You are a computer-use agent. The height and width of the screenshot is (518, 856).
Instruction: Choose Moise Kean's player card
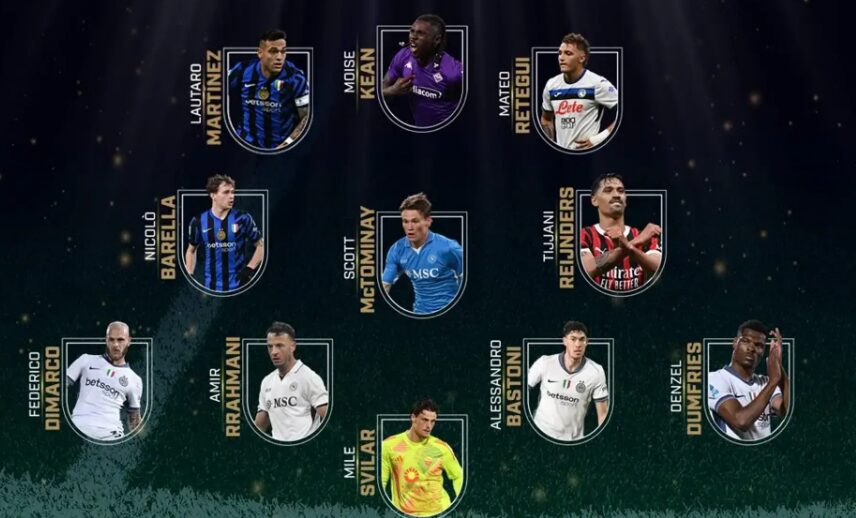[422, 82]
